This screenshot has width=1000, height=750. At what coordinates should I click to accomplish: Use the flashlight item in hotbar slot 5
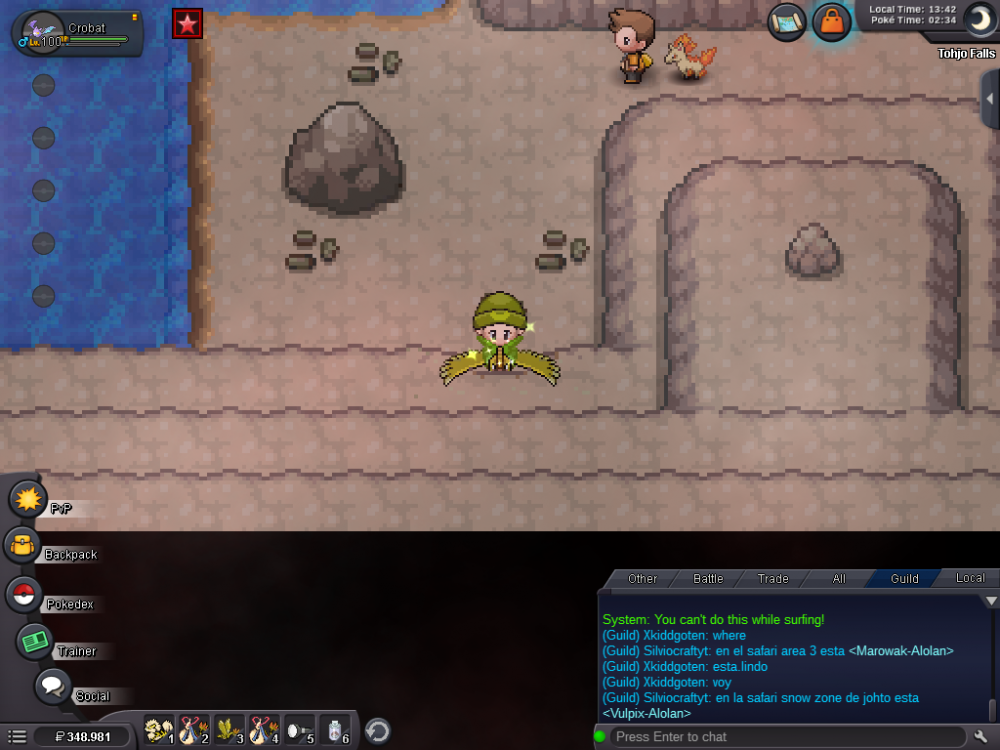(x=301, y=731)
